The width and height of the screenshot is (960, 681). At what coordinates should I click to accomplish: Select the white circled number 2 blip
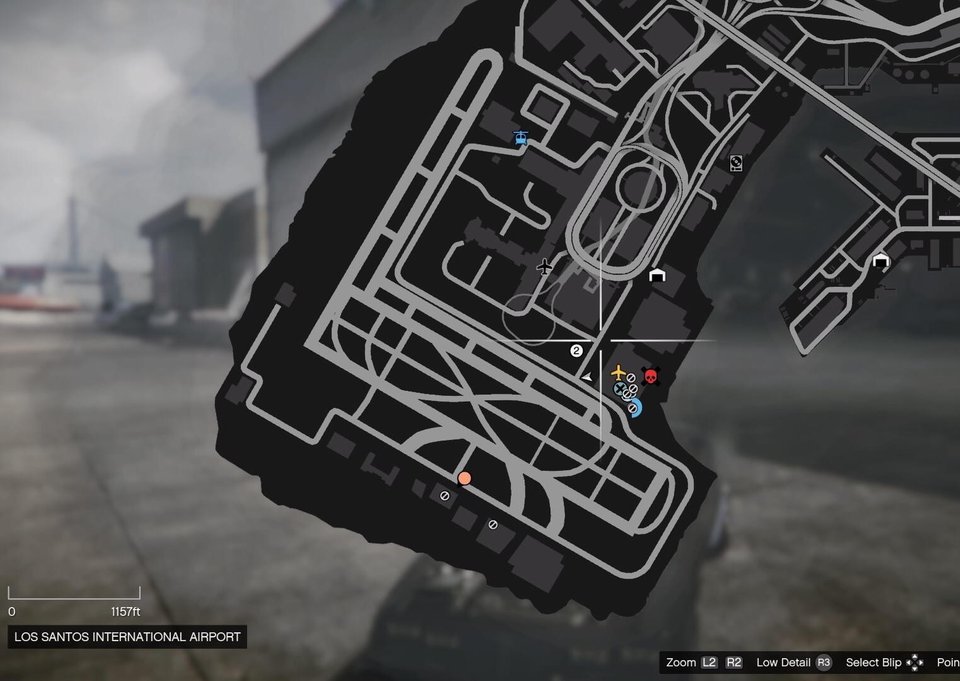coord(576,351)
